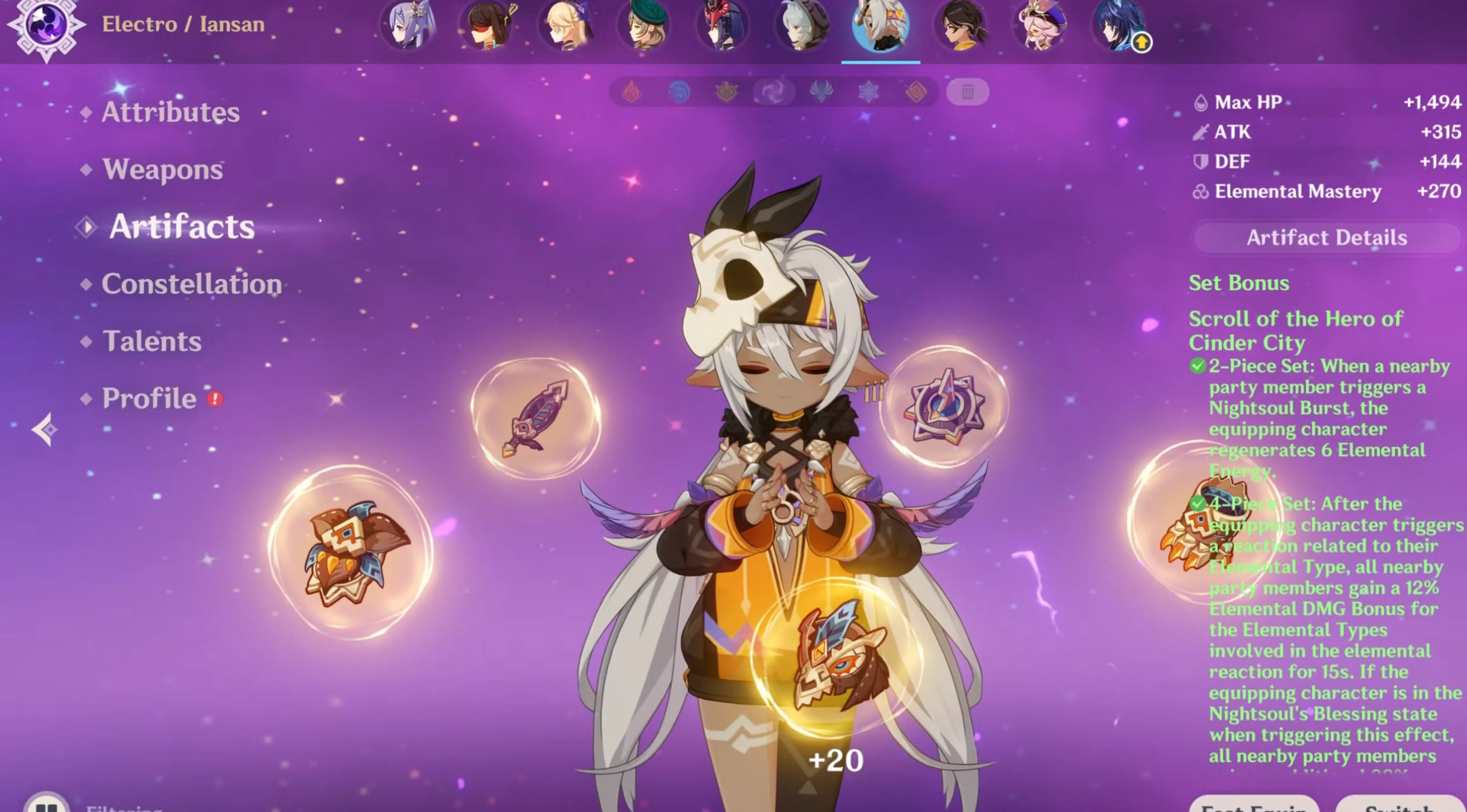Open the Attributes menu entry

[x=170, y=112]
